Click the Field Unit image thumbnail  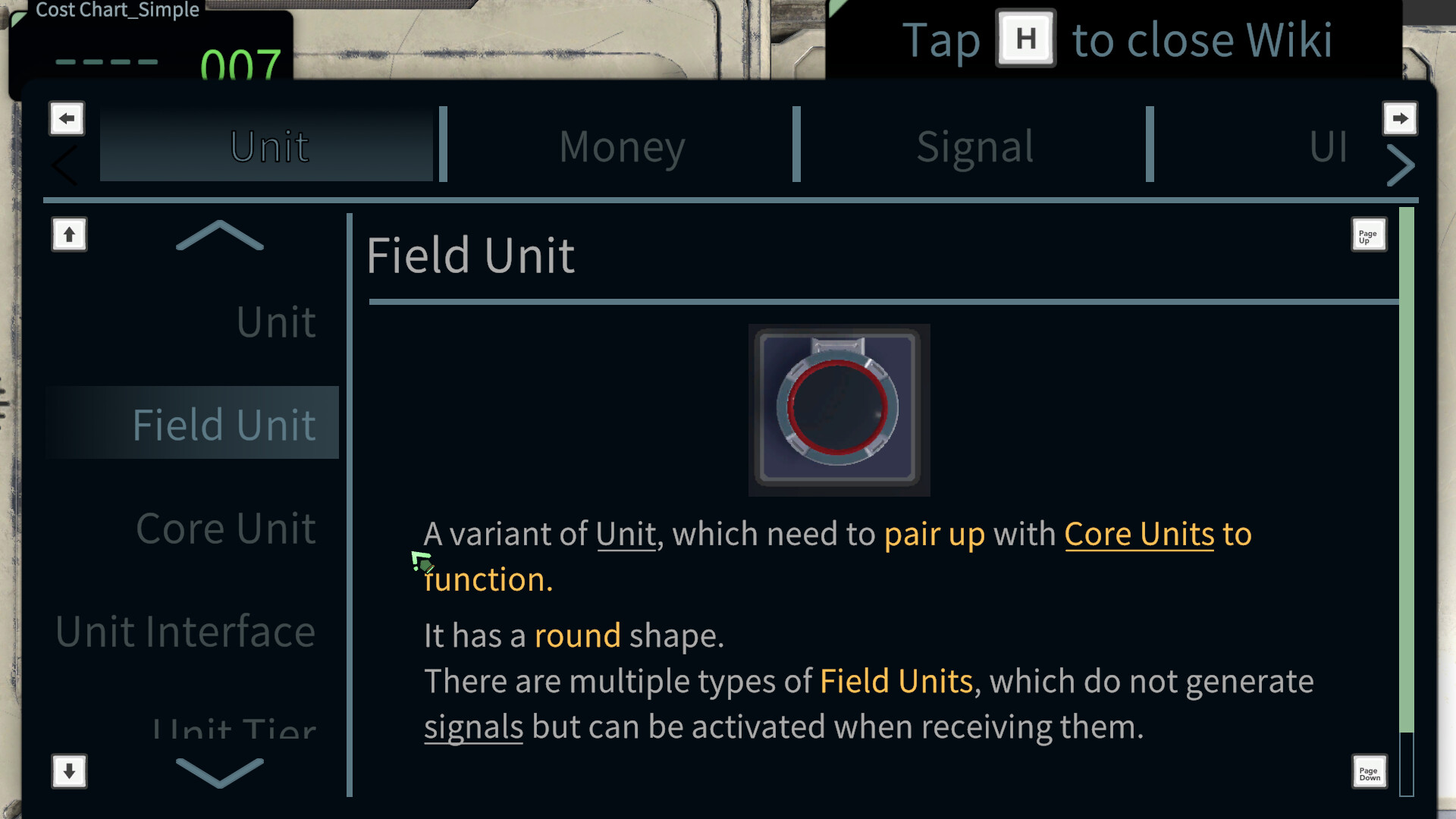pyautogui.click(x=839, y=409)
